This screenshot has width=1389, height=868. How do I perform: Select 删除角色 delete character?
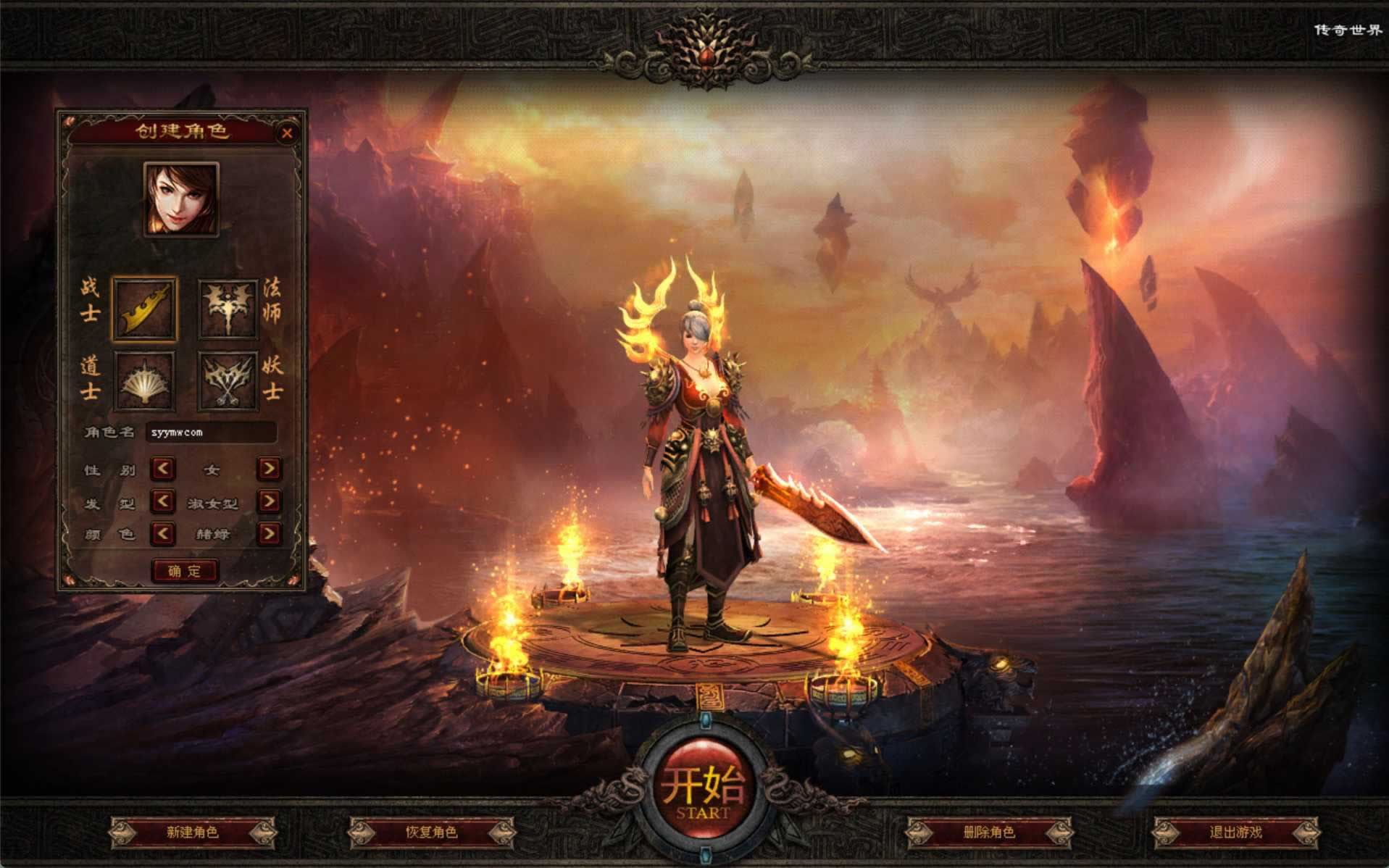click(989, 832)
